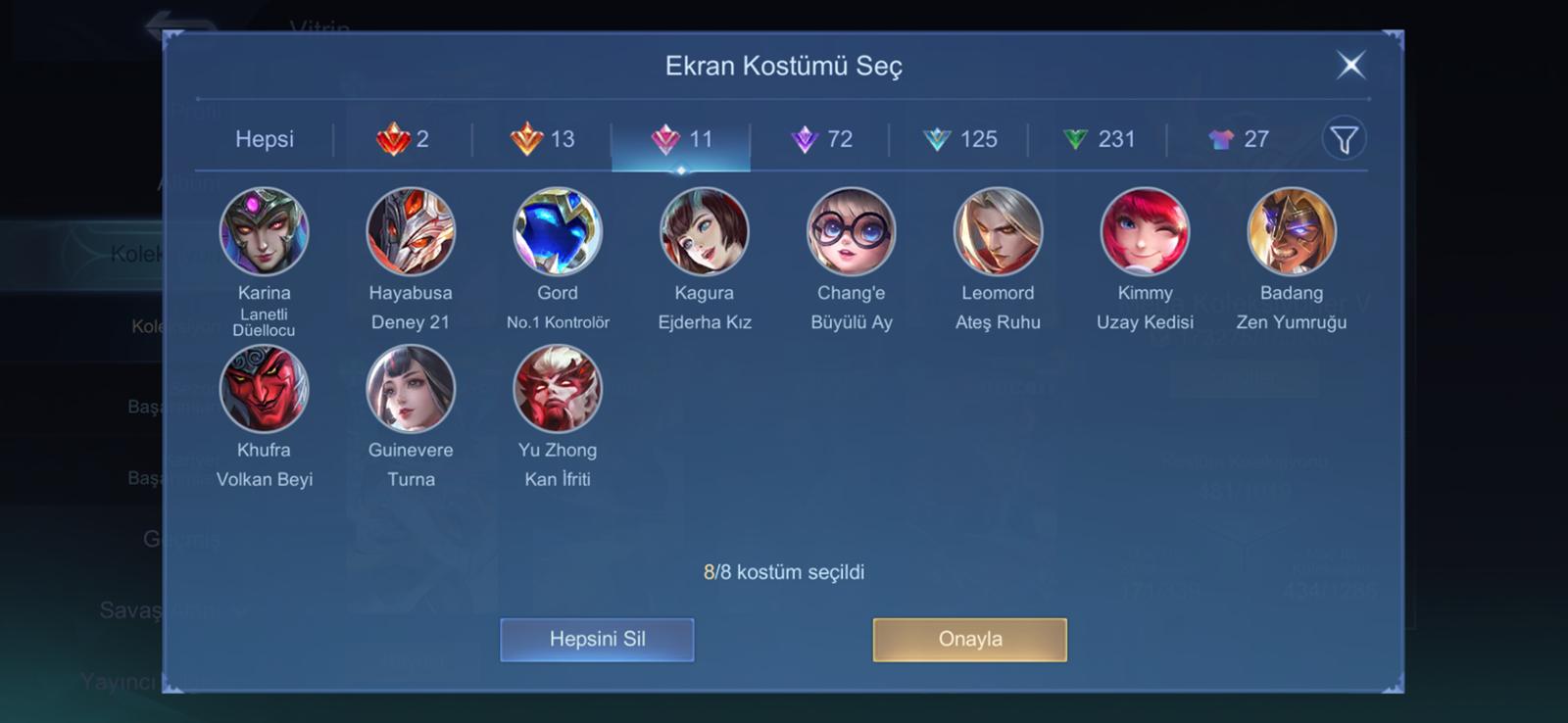
Task: Click the Hepsini Sil button
Action: 597,640
